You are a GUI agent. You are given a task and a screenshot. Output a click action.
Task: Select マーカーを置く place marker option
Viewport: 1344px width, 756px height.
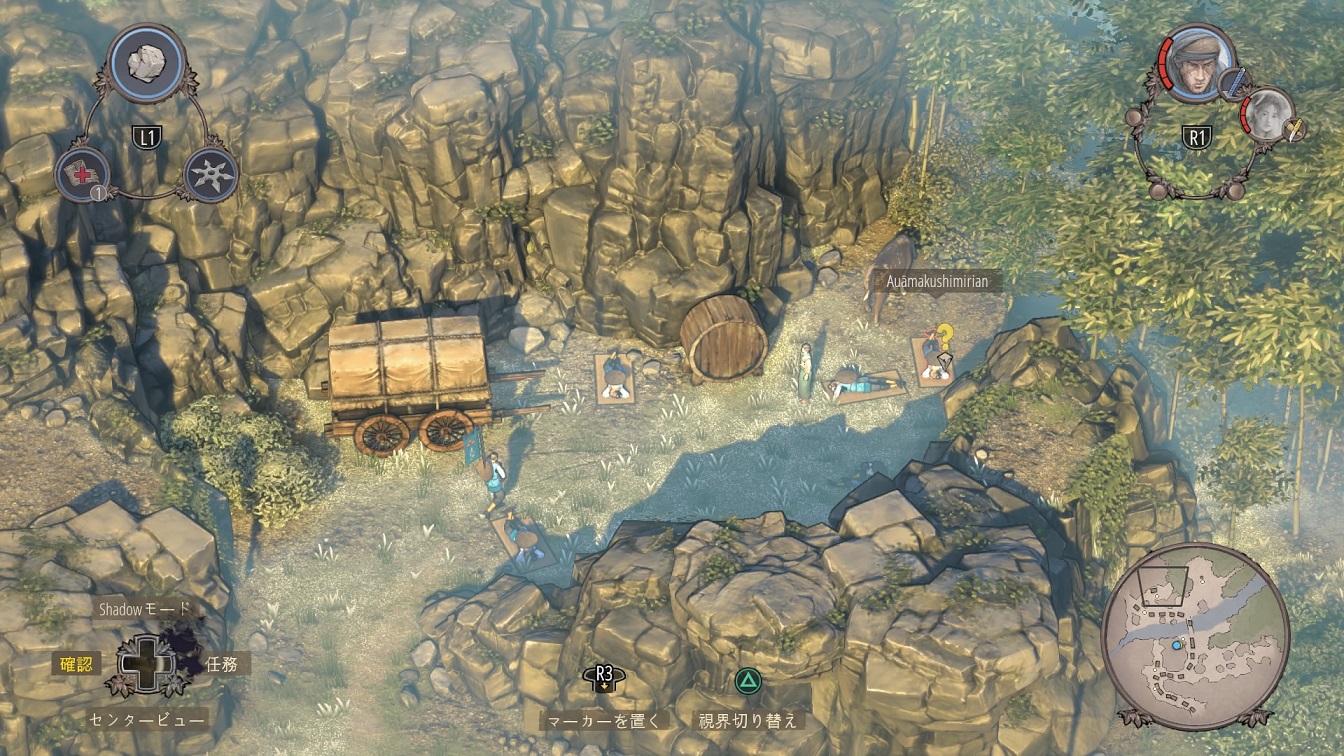pyautogui.click(x=602, y=719)
